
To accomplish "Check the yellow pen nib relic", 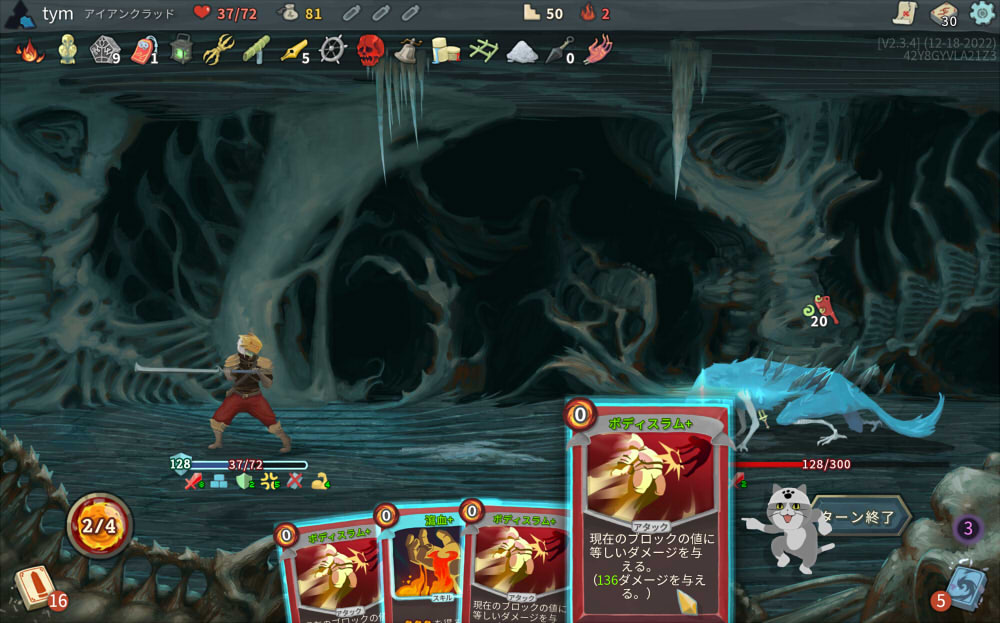I will coord(293,49).
